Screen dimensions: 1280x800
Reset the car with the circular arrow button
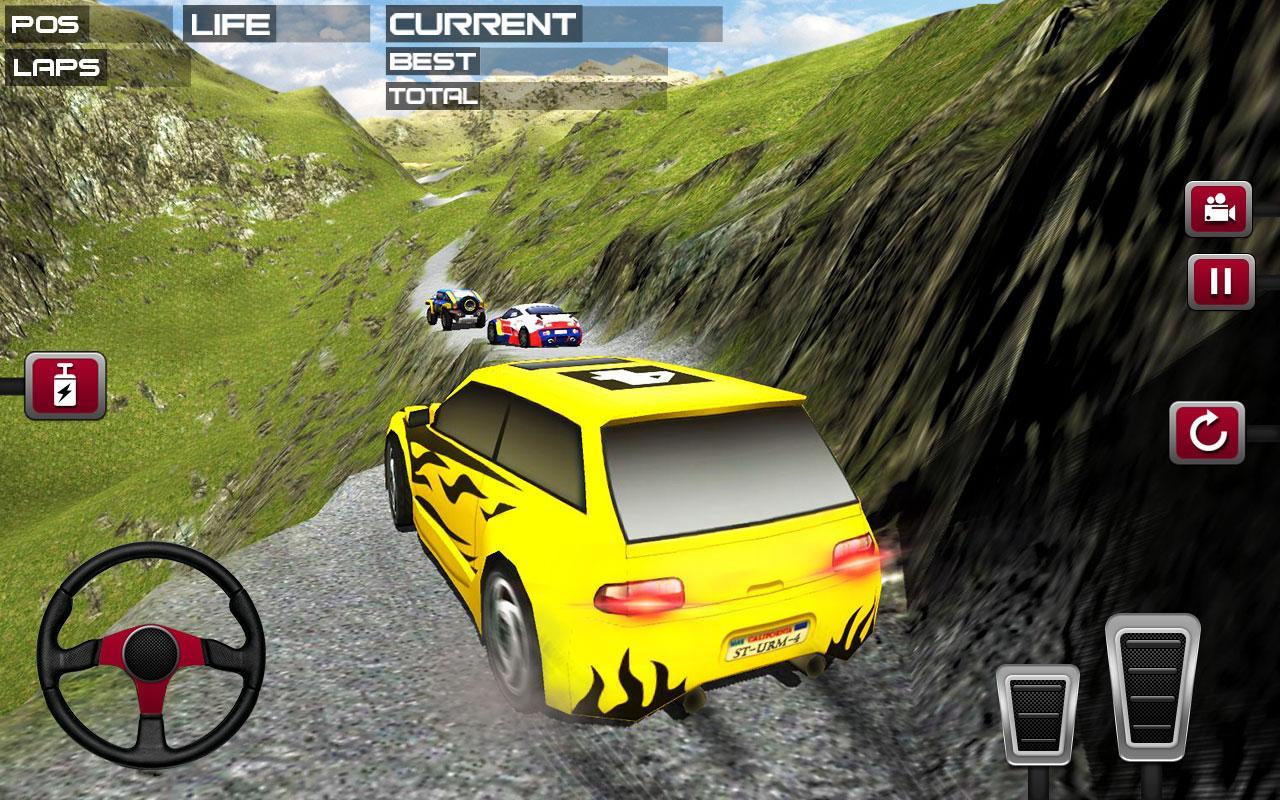[x=1207, y=433]
